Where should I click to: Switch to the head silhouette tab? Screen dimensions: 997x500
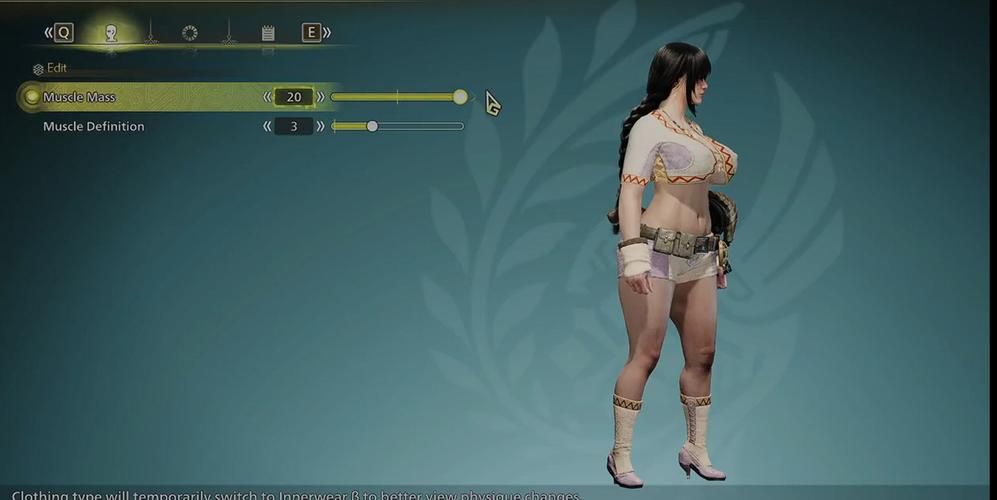(x=111, y=33)
